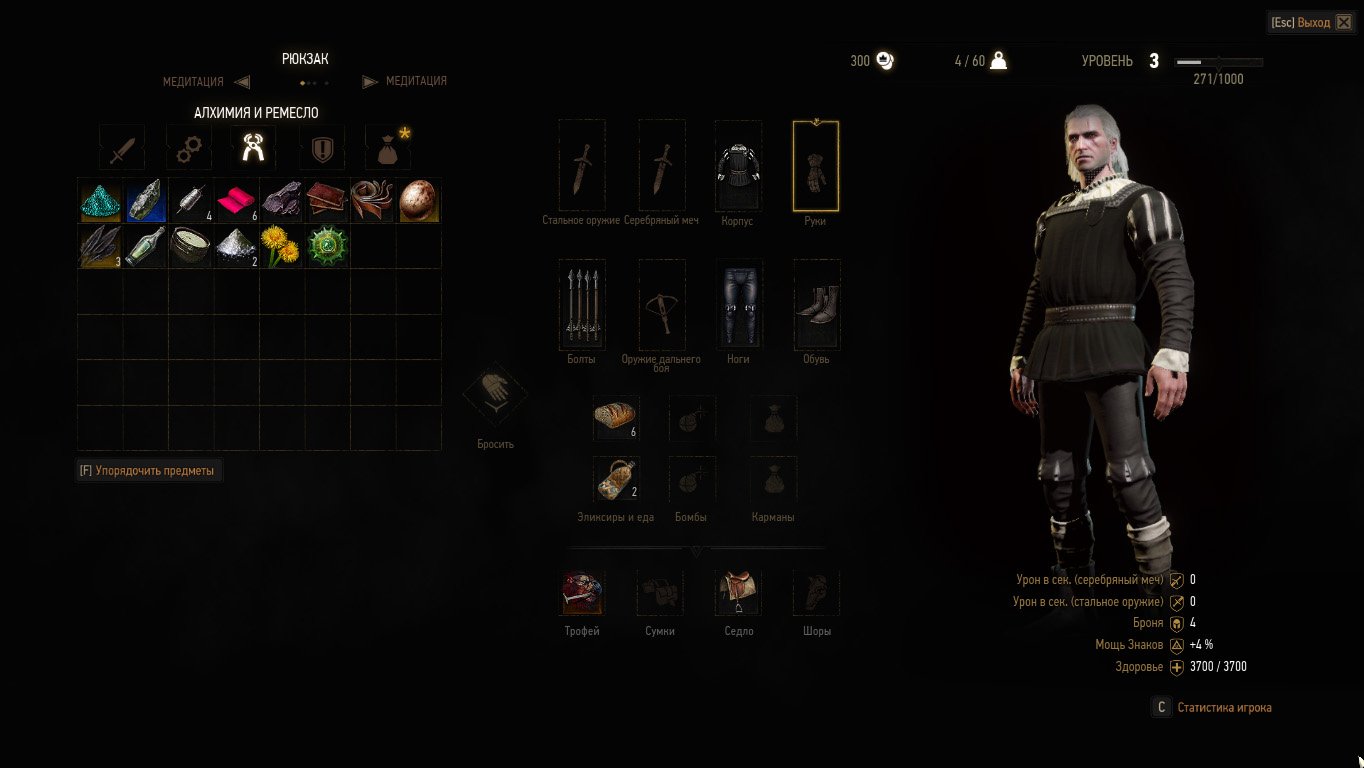
Task: Select the Седло saddle slot
Action: point(738,593)
